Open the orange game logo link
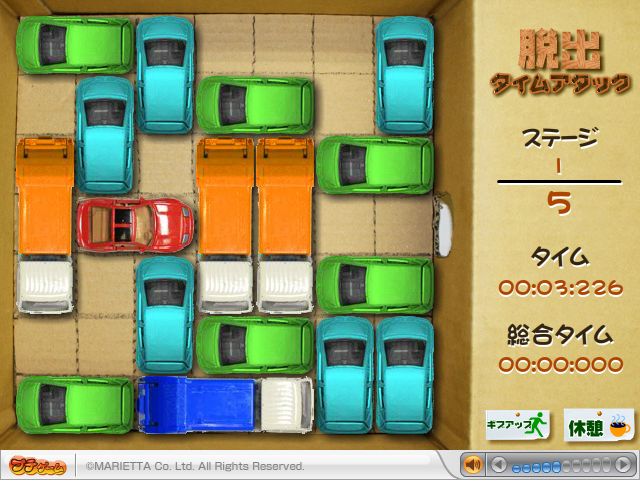 (40, 465)
